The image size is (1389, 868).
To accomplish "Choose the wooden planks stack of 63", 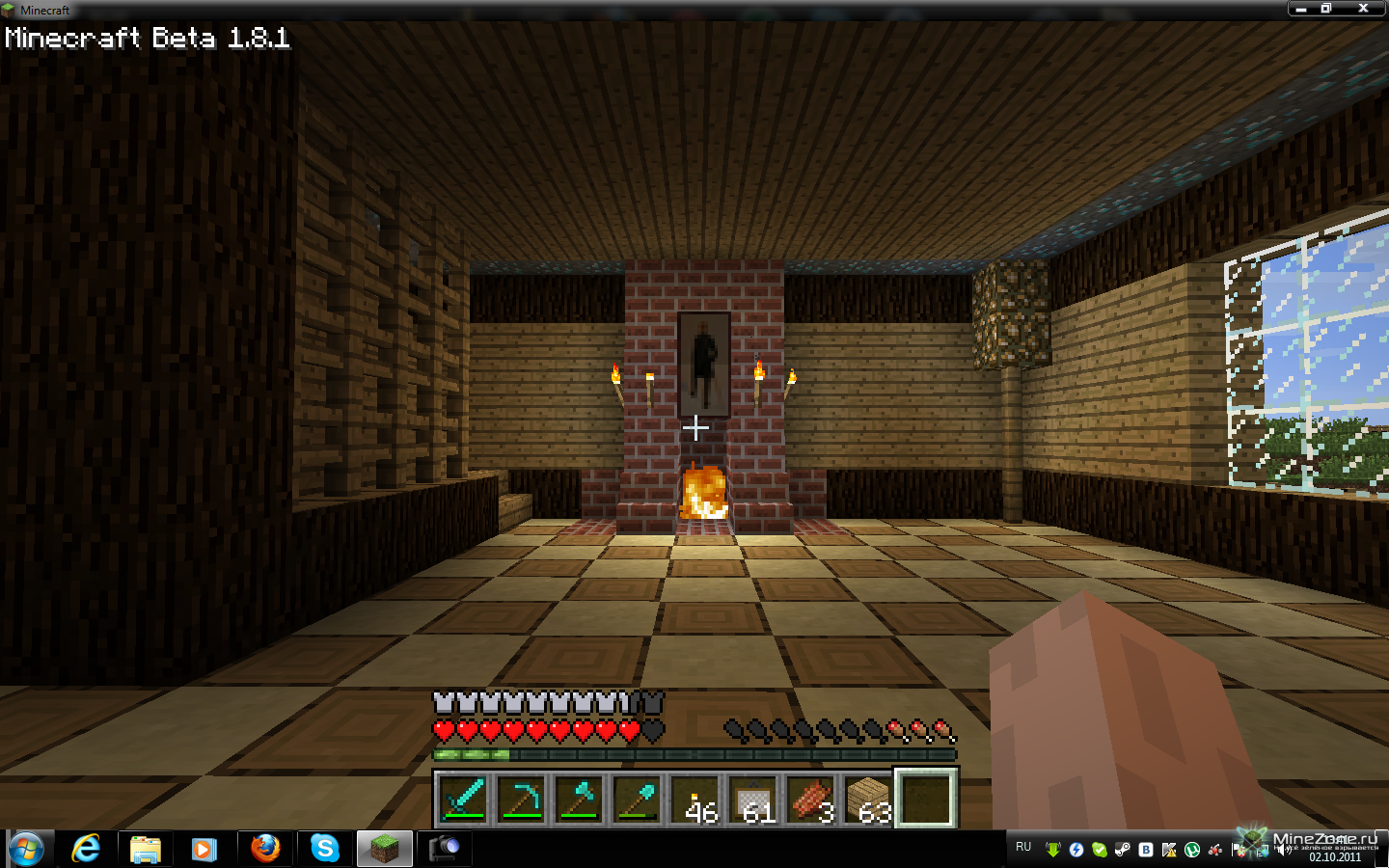I will [869, 799].
